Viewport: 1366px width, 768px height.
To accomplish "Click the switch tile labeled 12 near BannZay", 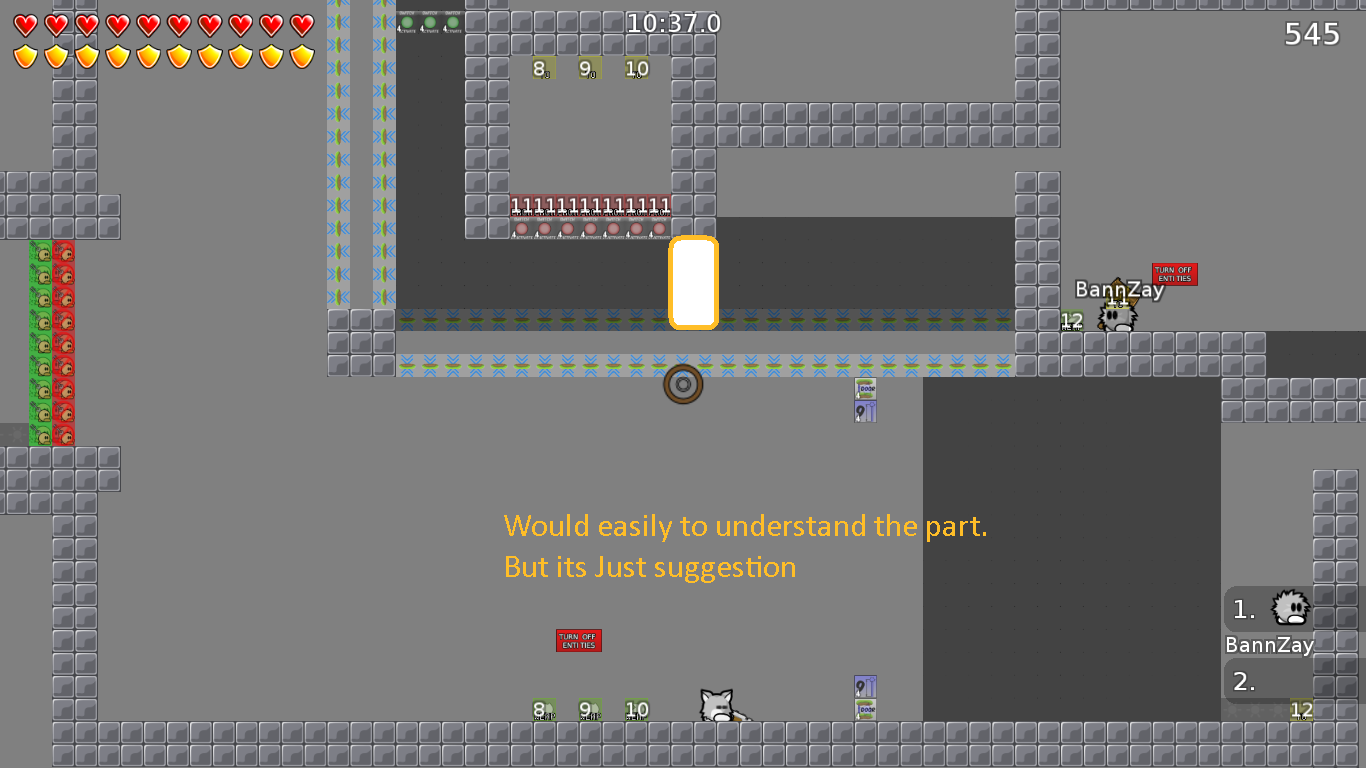I will (x=1070, y=320).
